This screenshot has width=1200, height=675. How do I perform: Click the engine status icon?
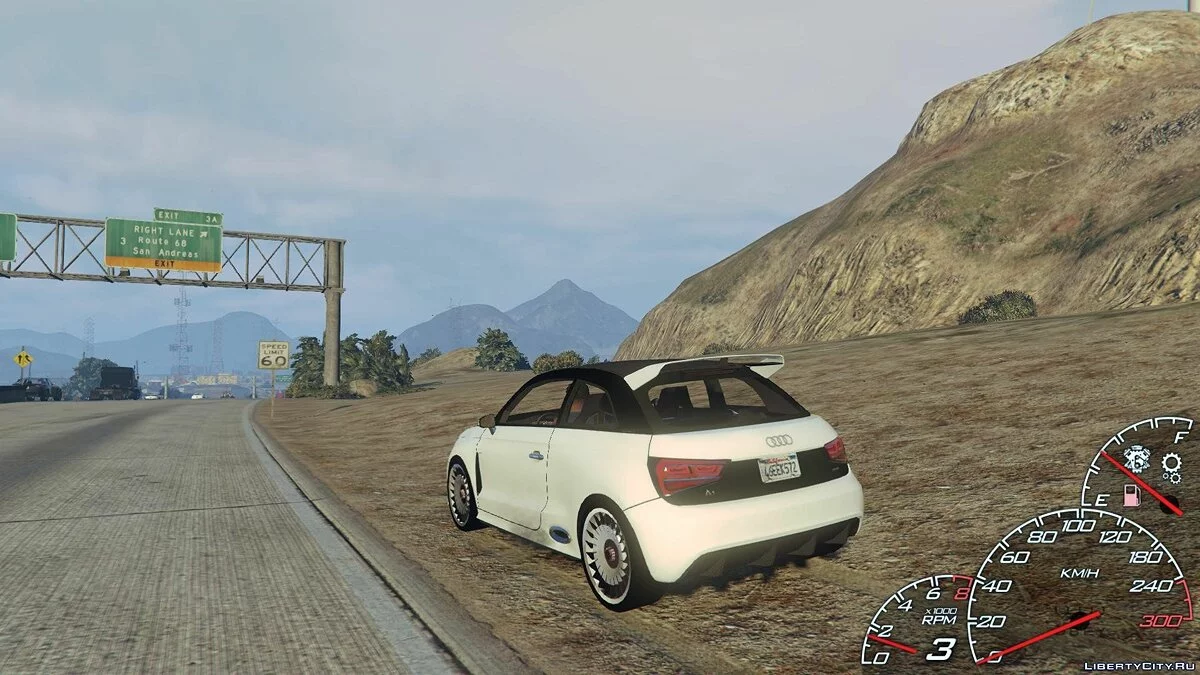pyautogui.click(x=1136, y=458)
